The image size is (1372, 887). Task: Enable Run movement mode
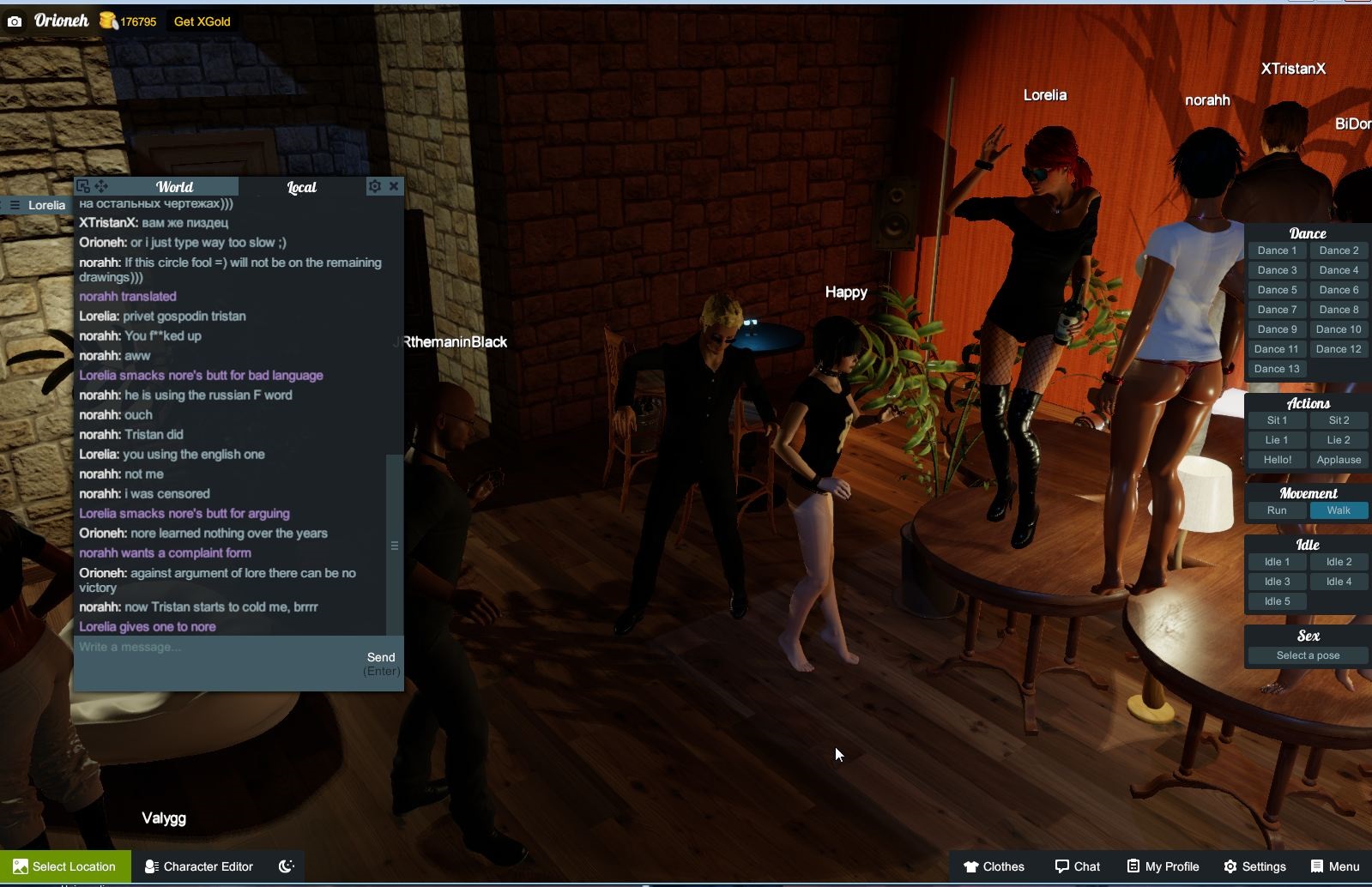click(x=1277, y=510)
